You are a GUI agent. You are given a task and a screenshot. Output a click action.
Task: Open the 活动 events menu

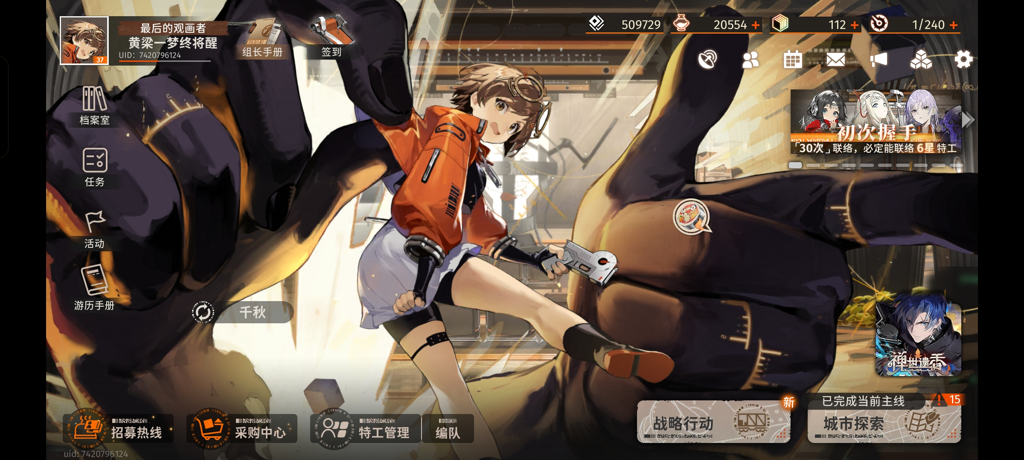(95, 229)
